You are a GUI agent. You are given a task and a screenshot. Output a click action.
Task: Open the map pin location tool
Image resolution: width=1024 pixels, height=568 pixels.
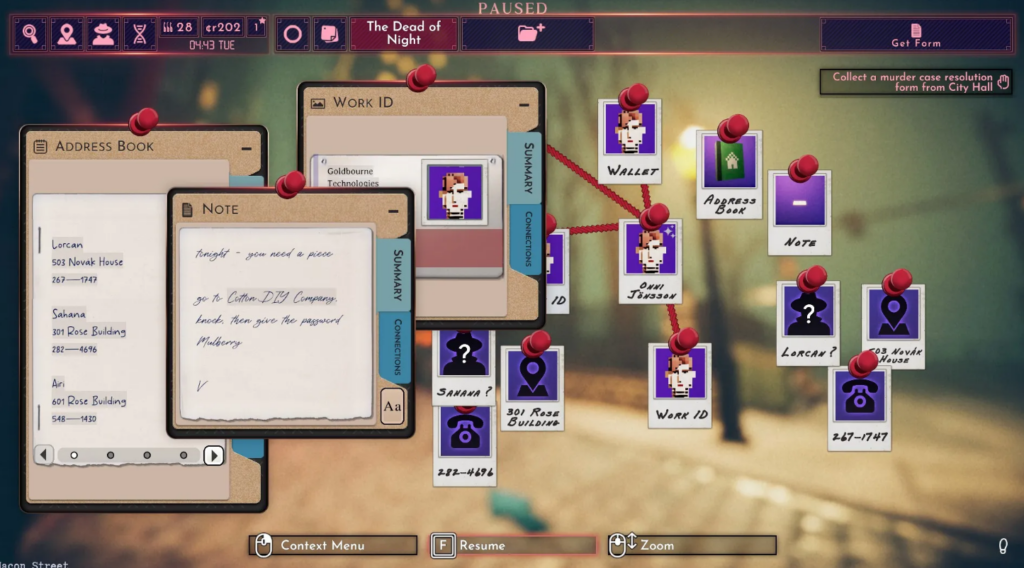point(67,34)
